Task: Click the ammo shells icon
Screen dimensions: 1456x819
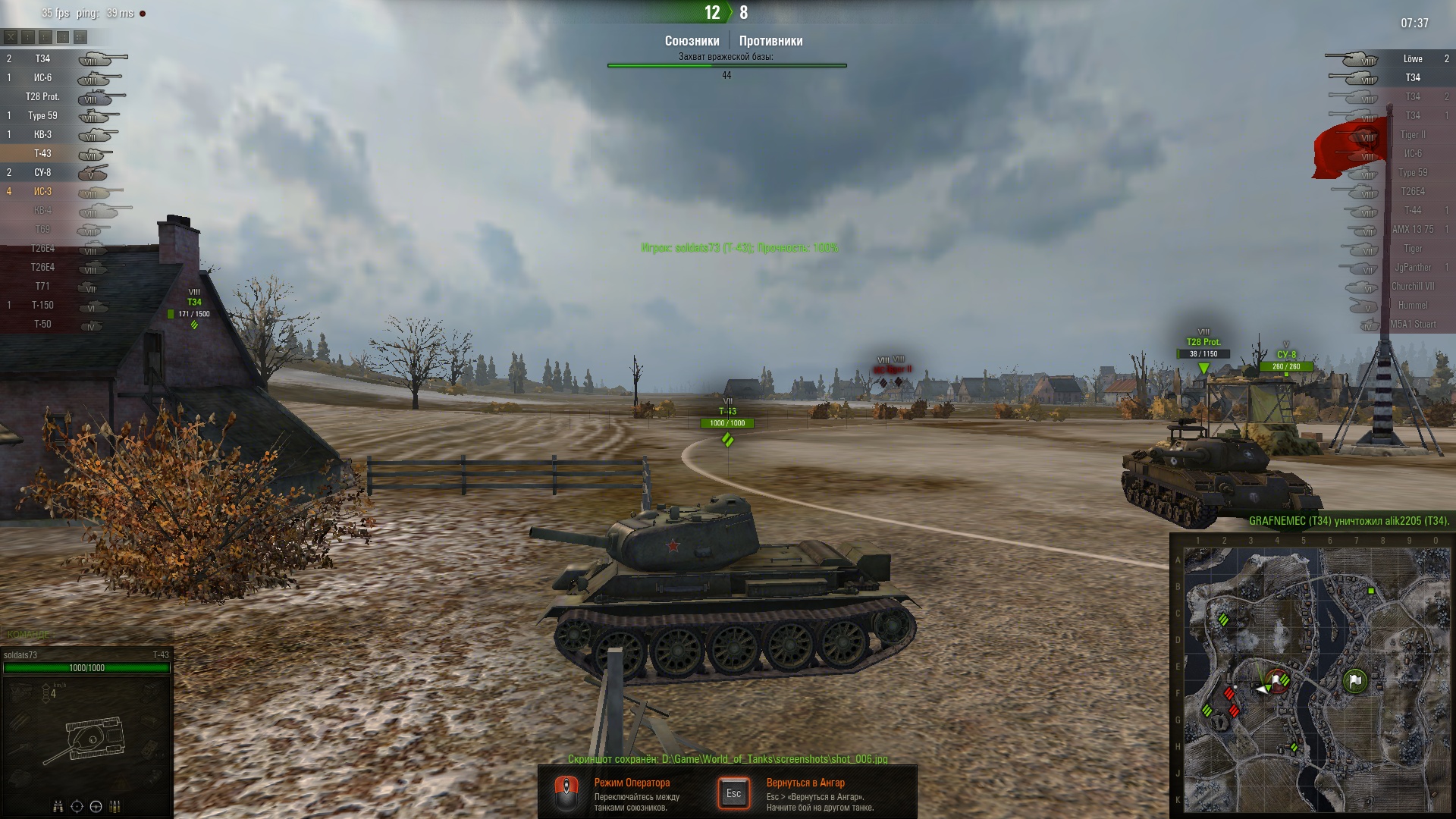Action: click(x=115, y=806)
